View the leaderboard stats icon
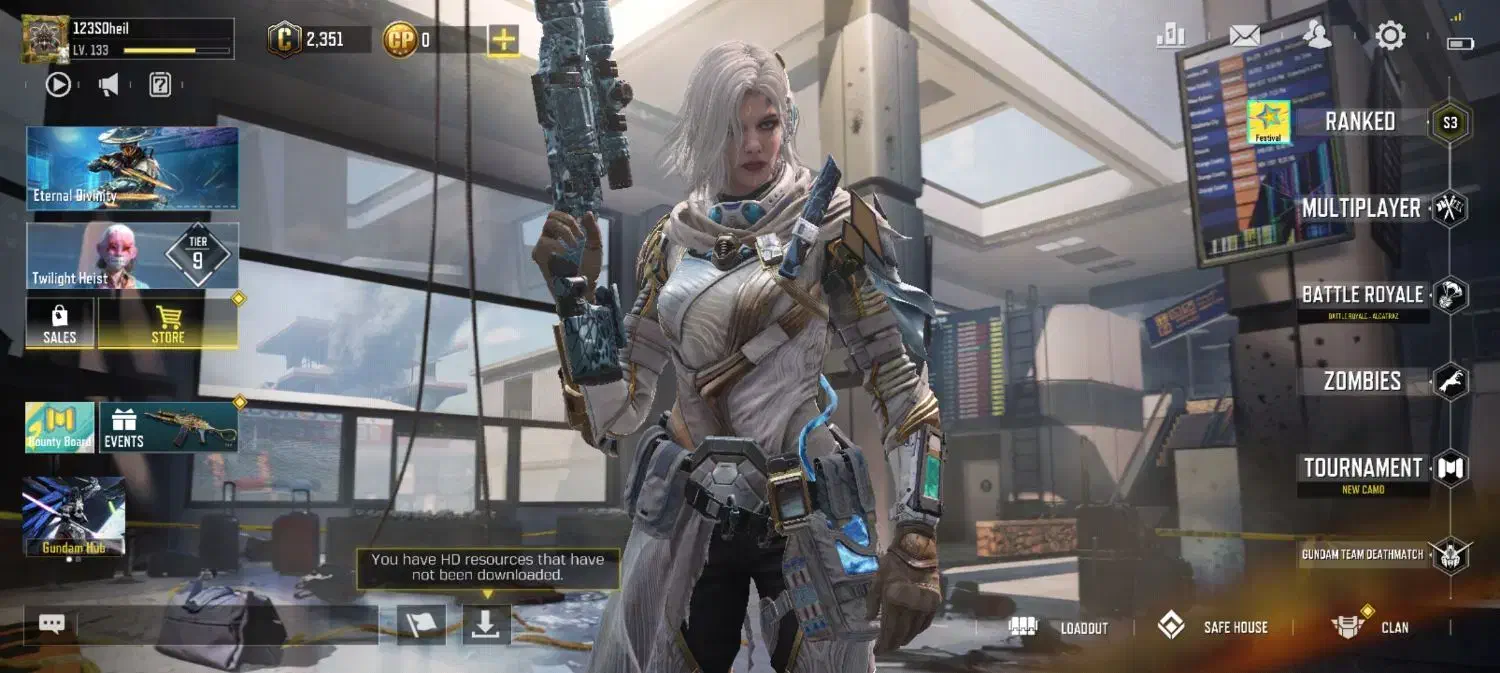Screen dimensions: 1500x673 pos(1170,37)
